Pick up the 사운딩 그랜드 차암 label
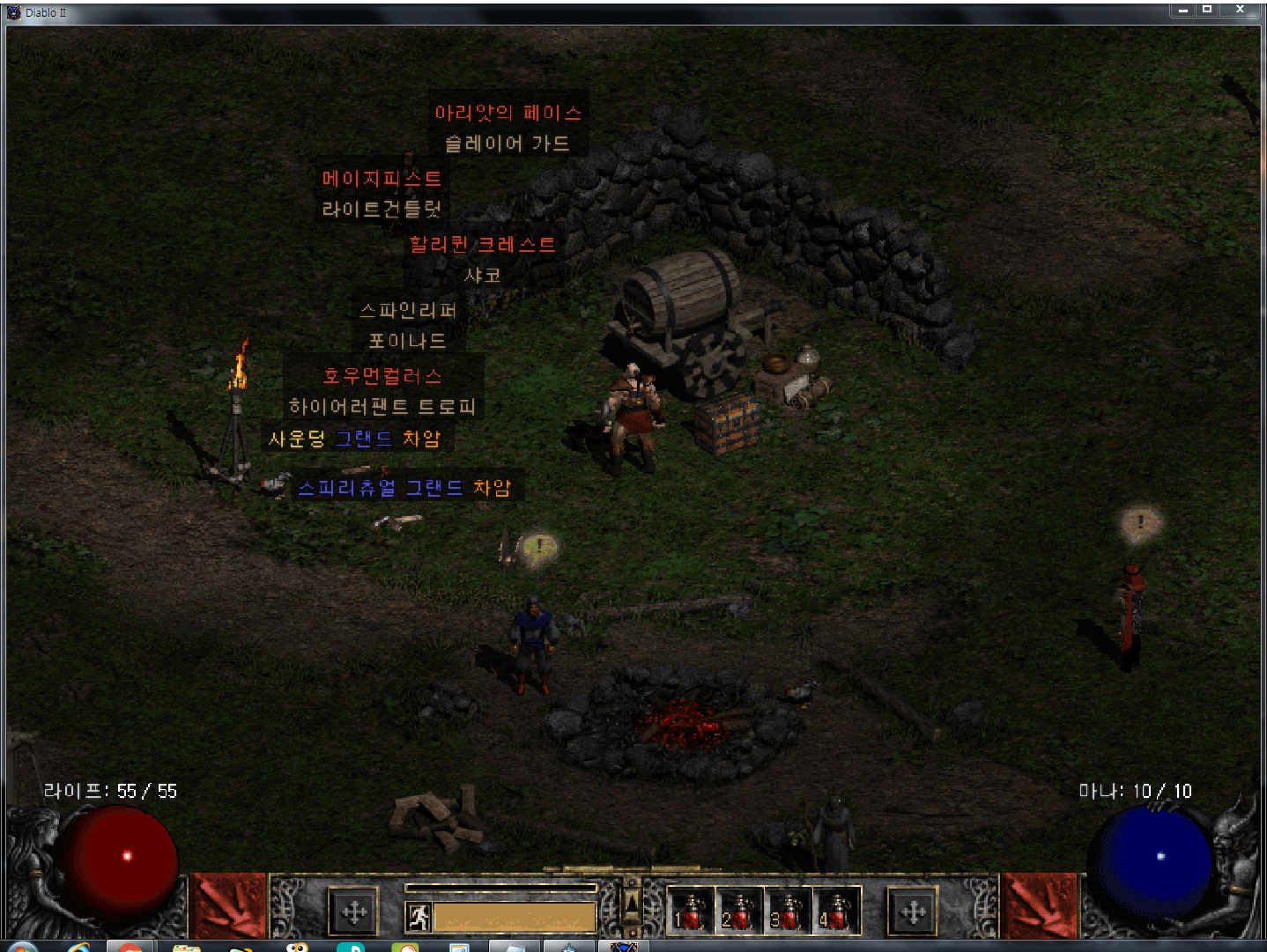This screenshot has height=952, width=1267. click(x=354, y=439)
